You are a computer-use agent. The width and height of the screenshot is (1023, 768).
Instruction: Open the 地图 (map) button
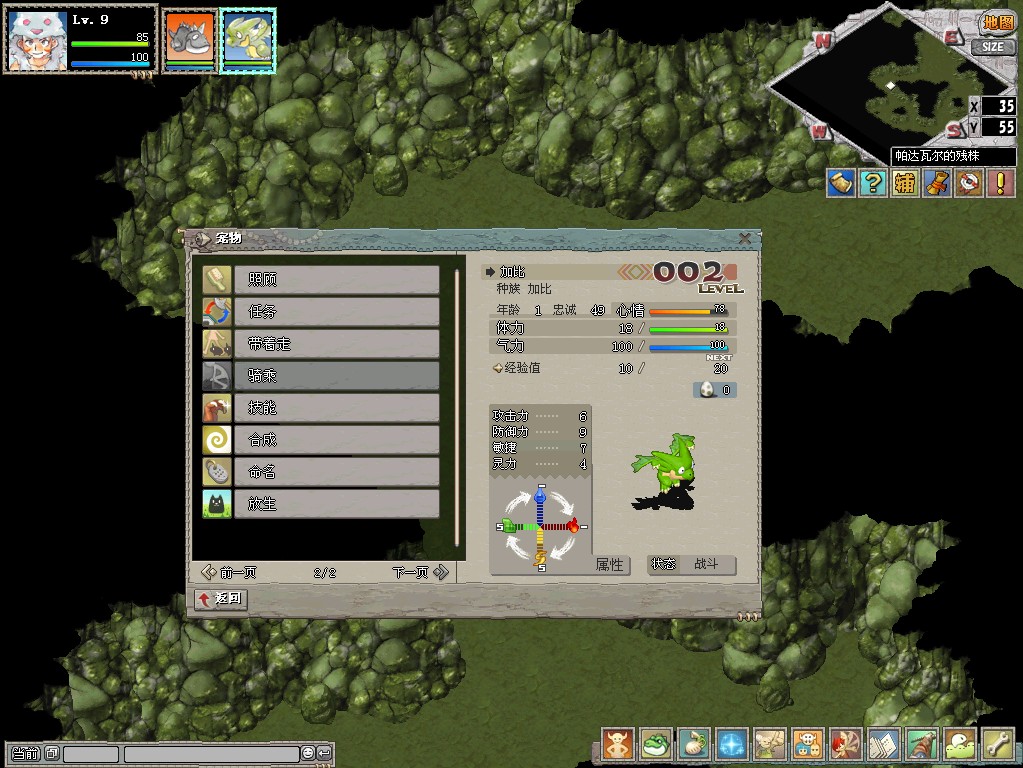pos(996,22)
